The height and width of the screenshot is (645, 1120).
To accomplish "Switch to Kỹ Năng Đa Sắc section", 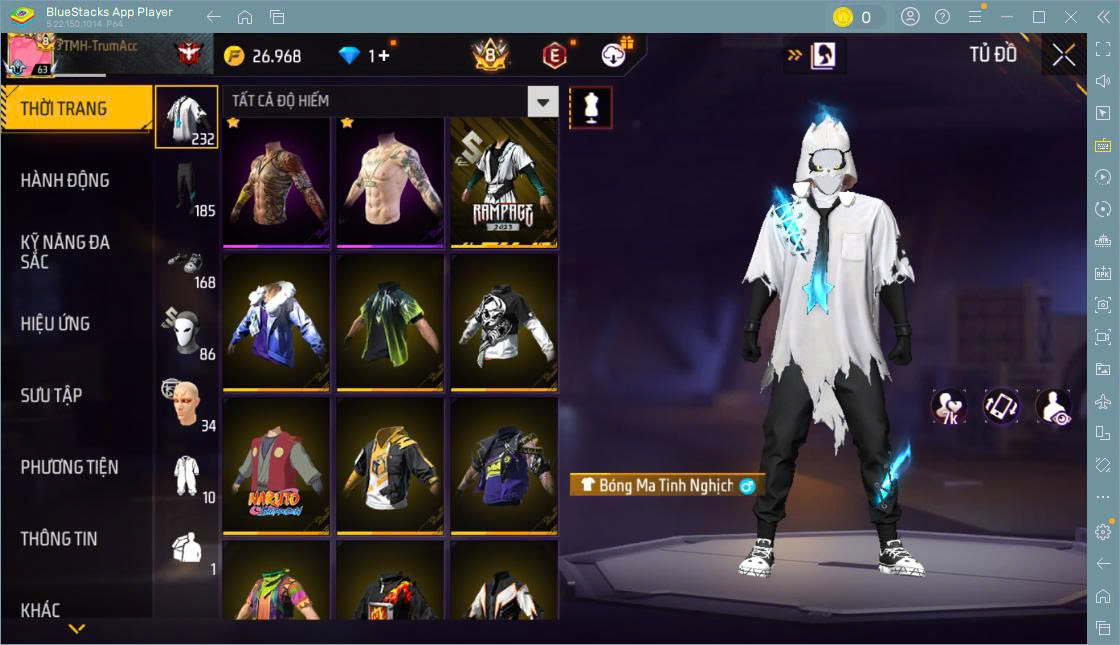I will tap(65, 252).
